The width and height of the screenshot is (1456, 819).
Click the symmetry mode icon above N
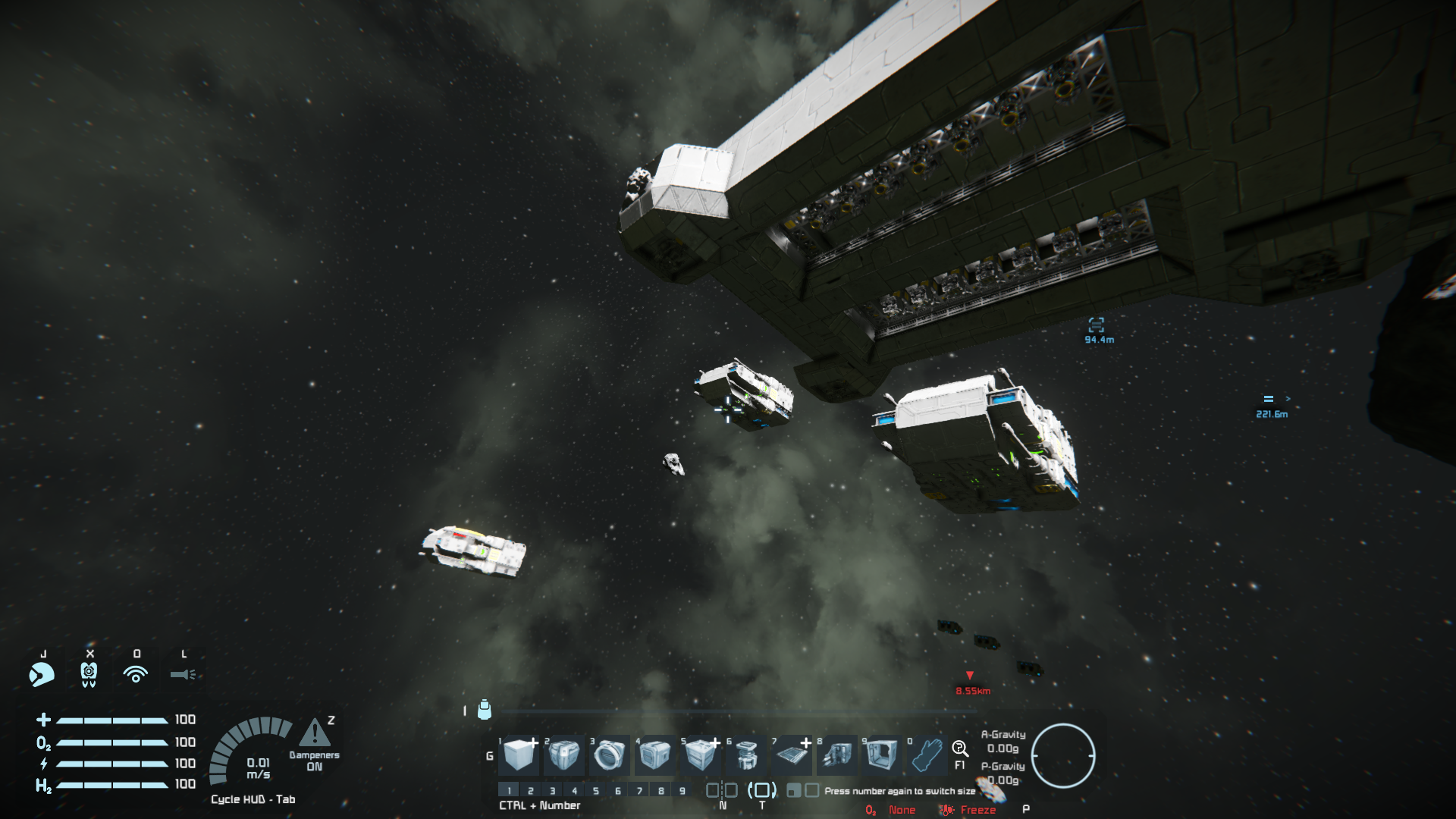[x=722, y=790]
